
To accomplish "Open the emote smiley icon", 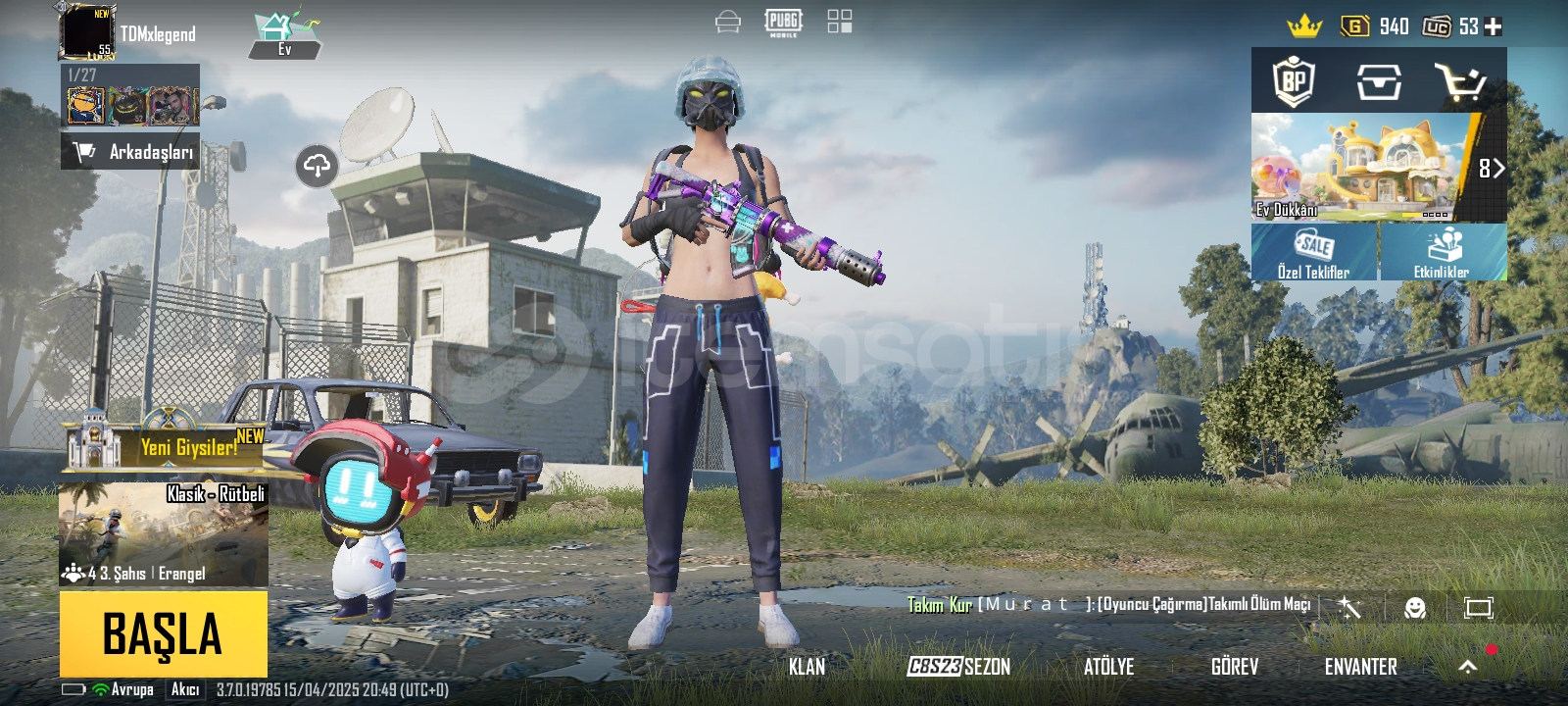I will tap(1414, 608).
